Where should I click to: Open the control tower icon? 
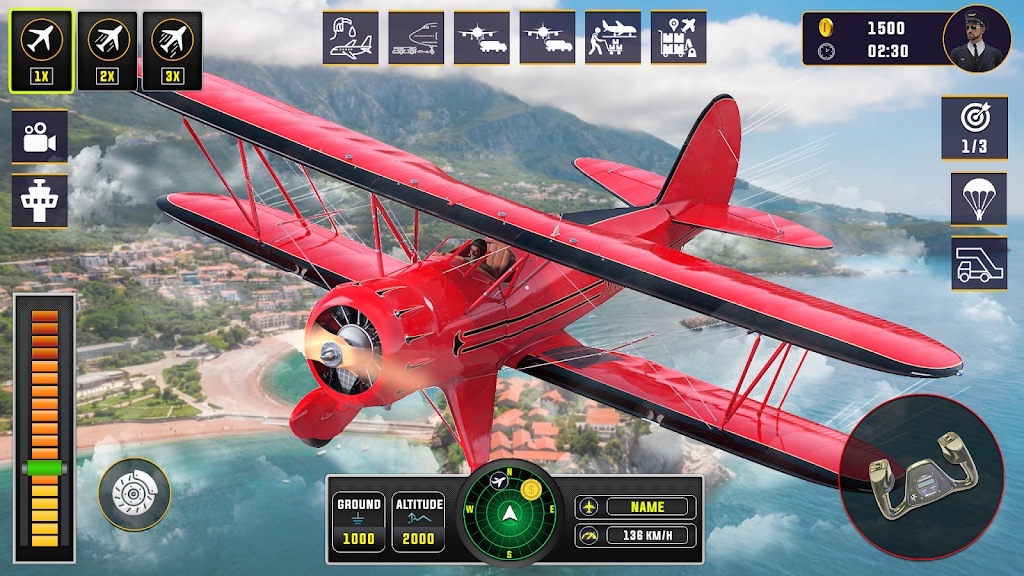pyautogui.click(x=40, y=200)
